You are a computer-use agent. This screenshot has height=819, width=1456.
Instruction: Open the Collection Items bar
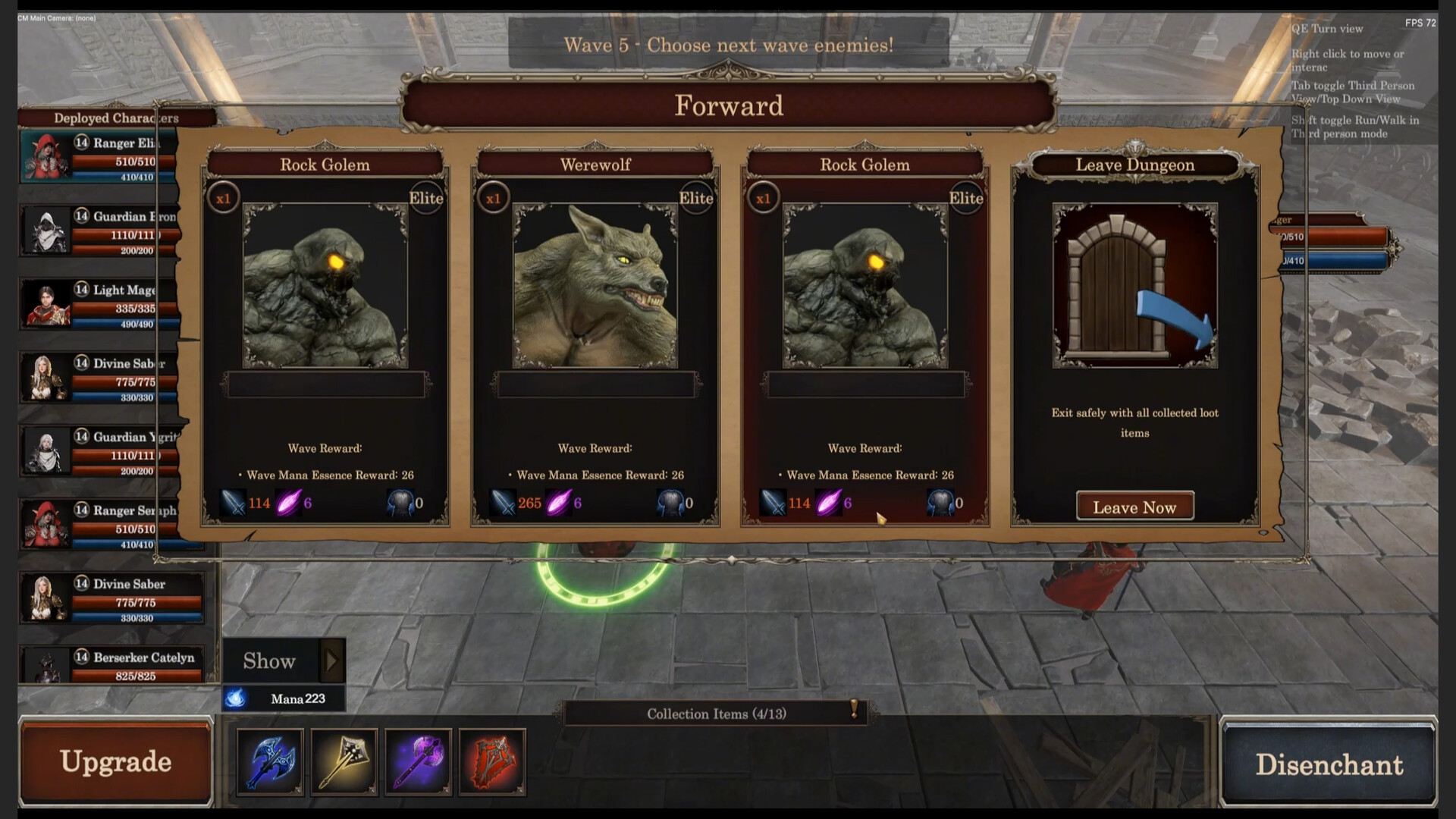[716, 714]
